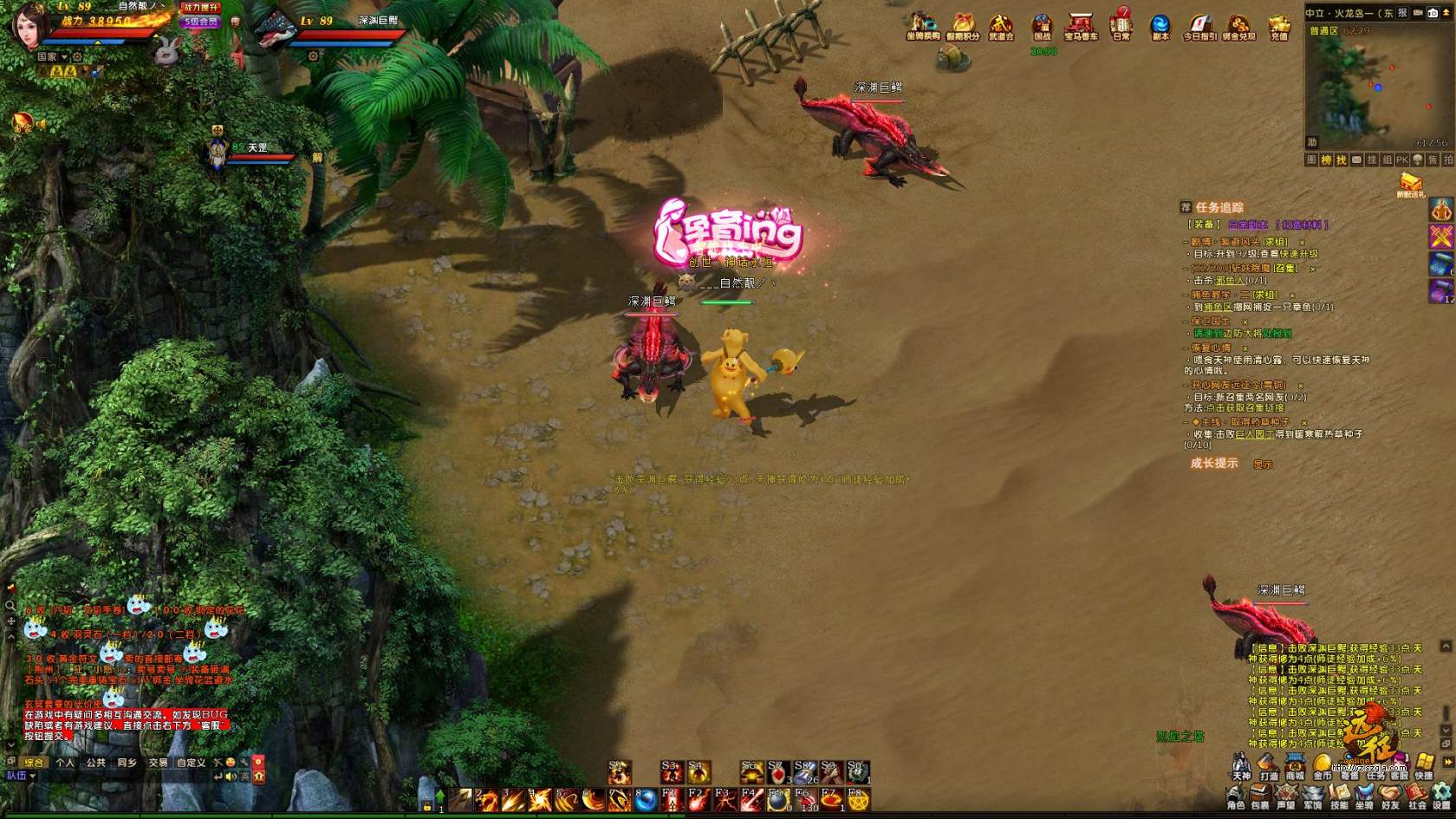The width and height of the screenshot is (1456, 819).
Task: Open the 打造 crafting hammer menu
Action: pos(1269,764)
